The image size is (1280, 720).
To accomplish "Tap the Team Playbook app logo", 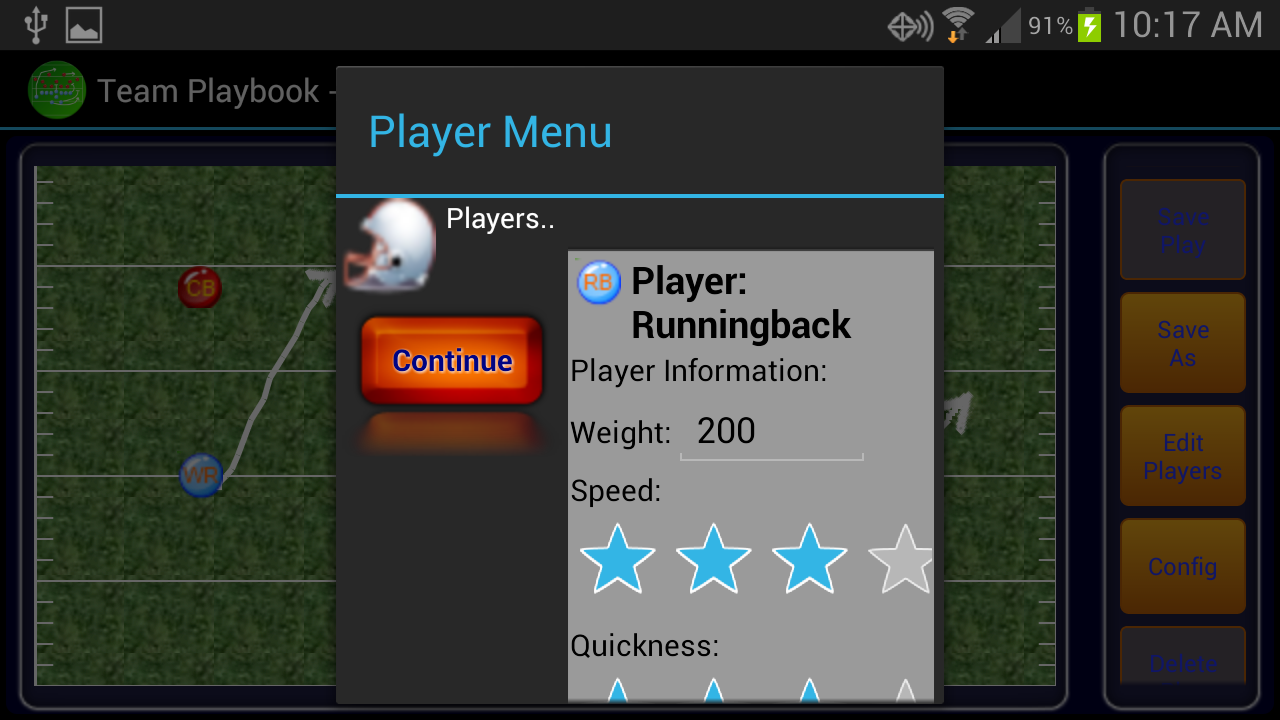I will click(57, 90).
